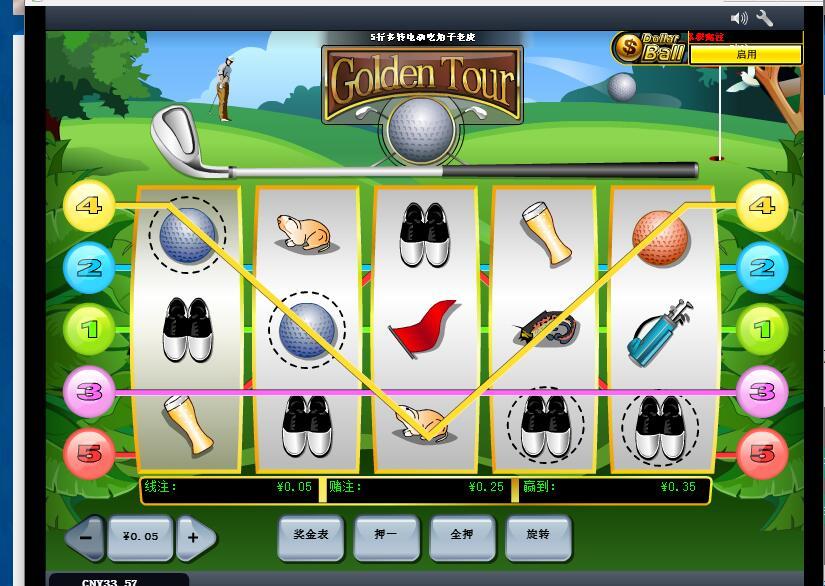Spin the reels with the 旋转 button
The width and height of the screenshot is (825, 586).
[x=538, y=535]
